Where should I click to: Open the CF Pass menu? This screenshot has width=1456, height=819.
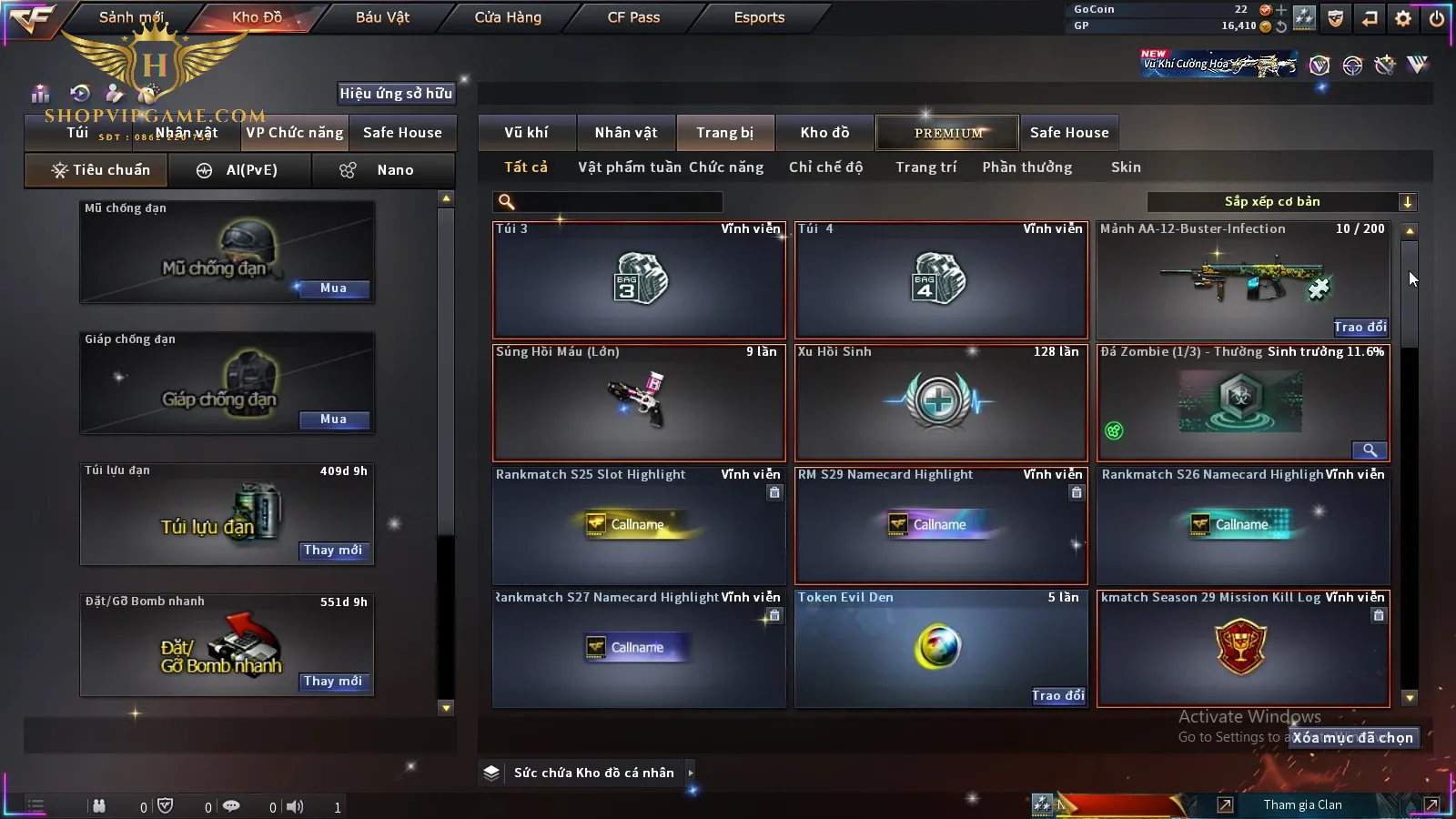pos(633,17)
